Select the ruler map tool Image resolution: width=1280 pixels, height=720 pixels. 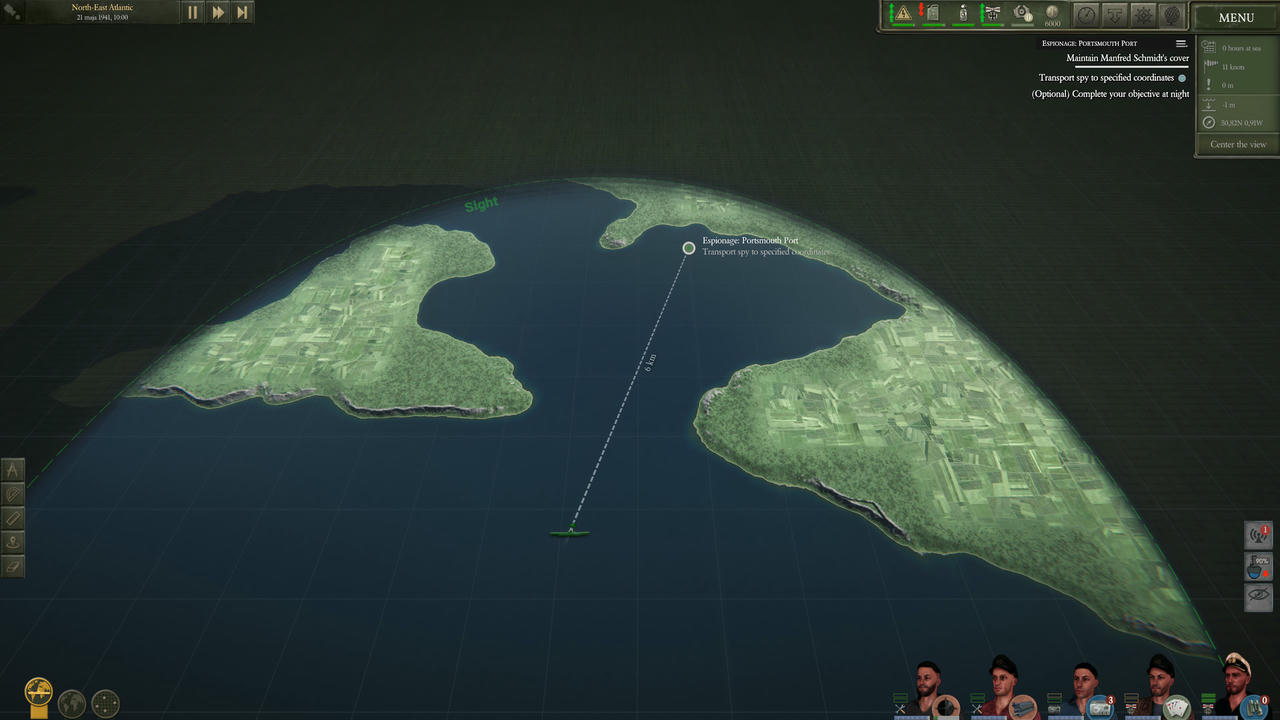coord(13,518)
